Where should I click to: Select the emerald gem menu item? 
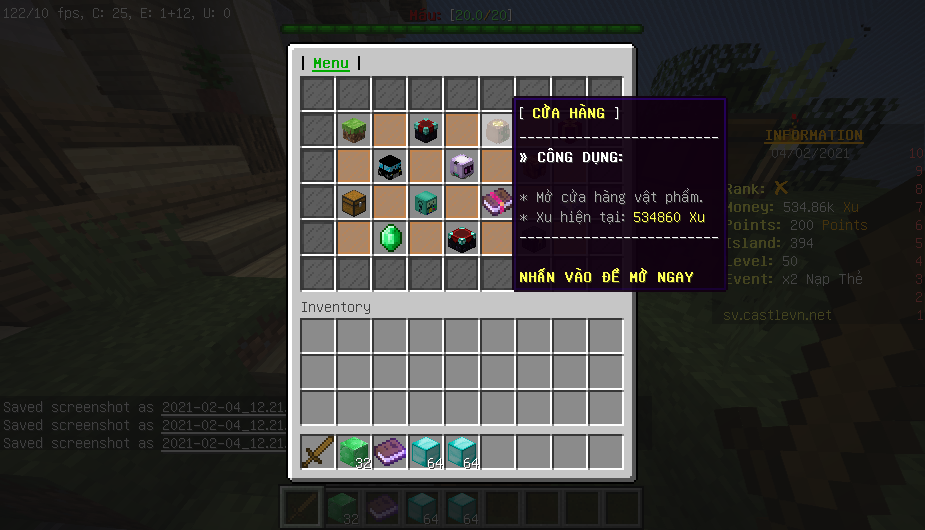390,238
